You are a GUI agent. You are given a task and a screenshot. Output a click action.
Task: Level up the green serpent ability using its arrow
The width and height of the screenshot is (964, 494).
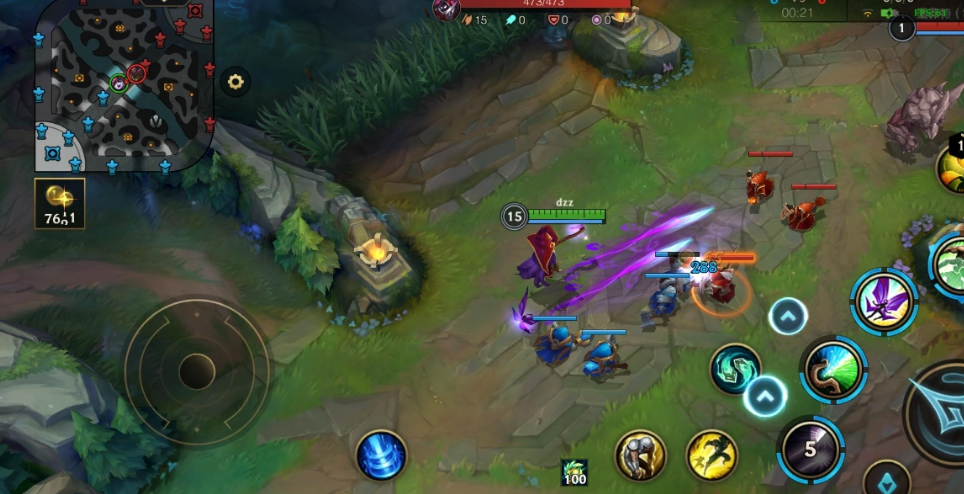pyautogui.click(x=765, y=396)
